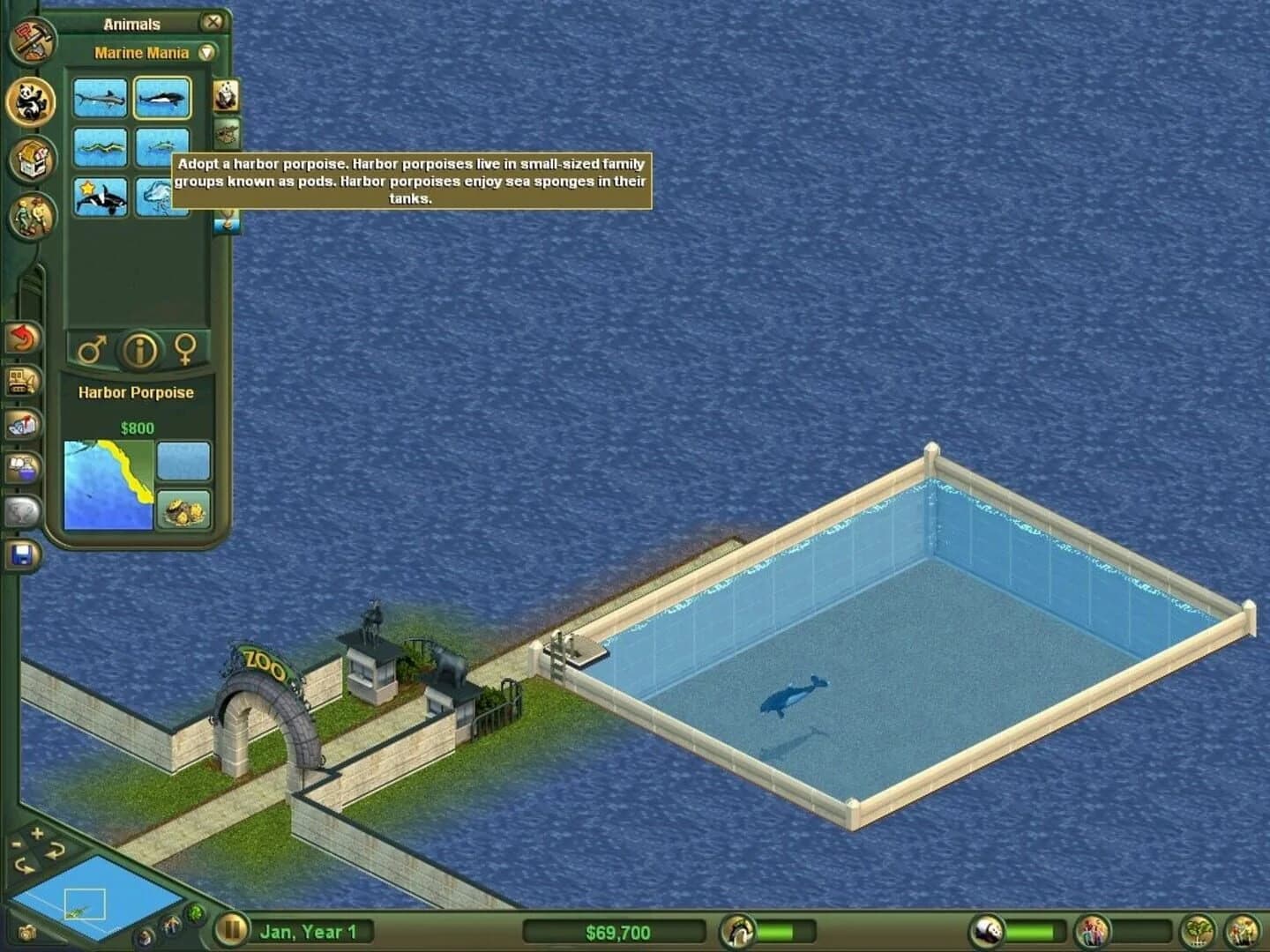
Task: Switch to the land animals panda side tab
Action: 226,95
